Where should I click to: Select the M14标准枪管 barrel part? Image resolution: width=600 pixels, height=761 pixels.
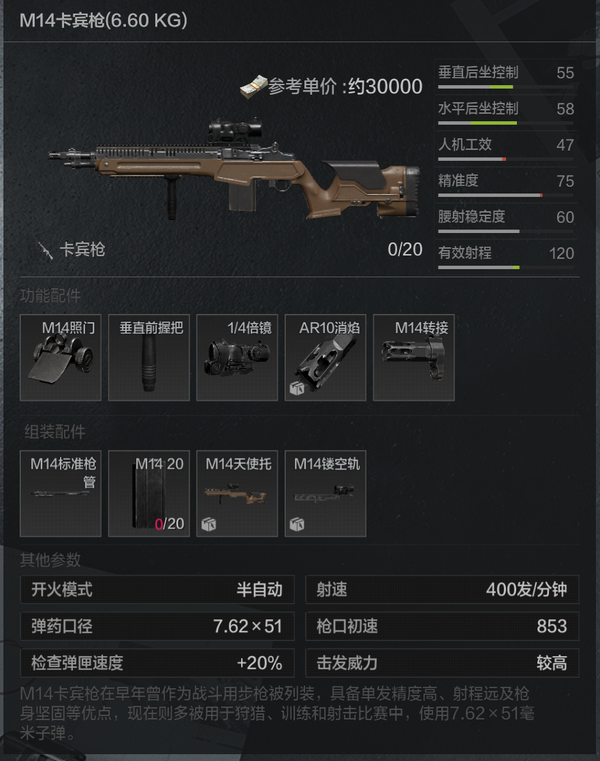pos(61,493)
